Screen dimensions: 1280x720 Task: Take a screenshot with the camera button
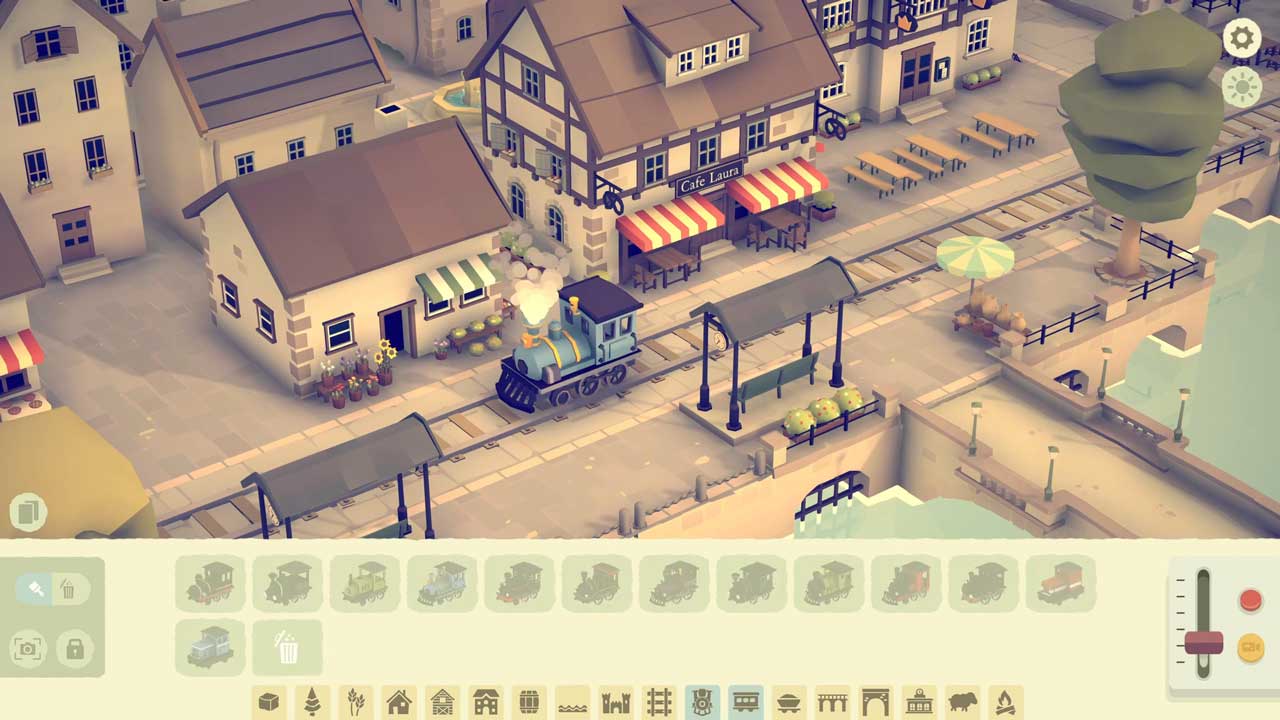(28, 649)
